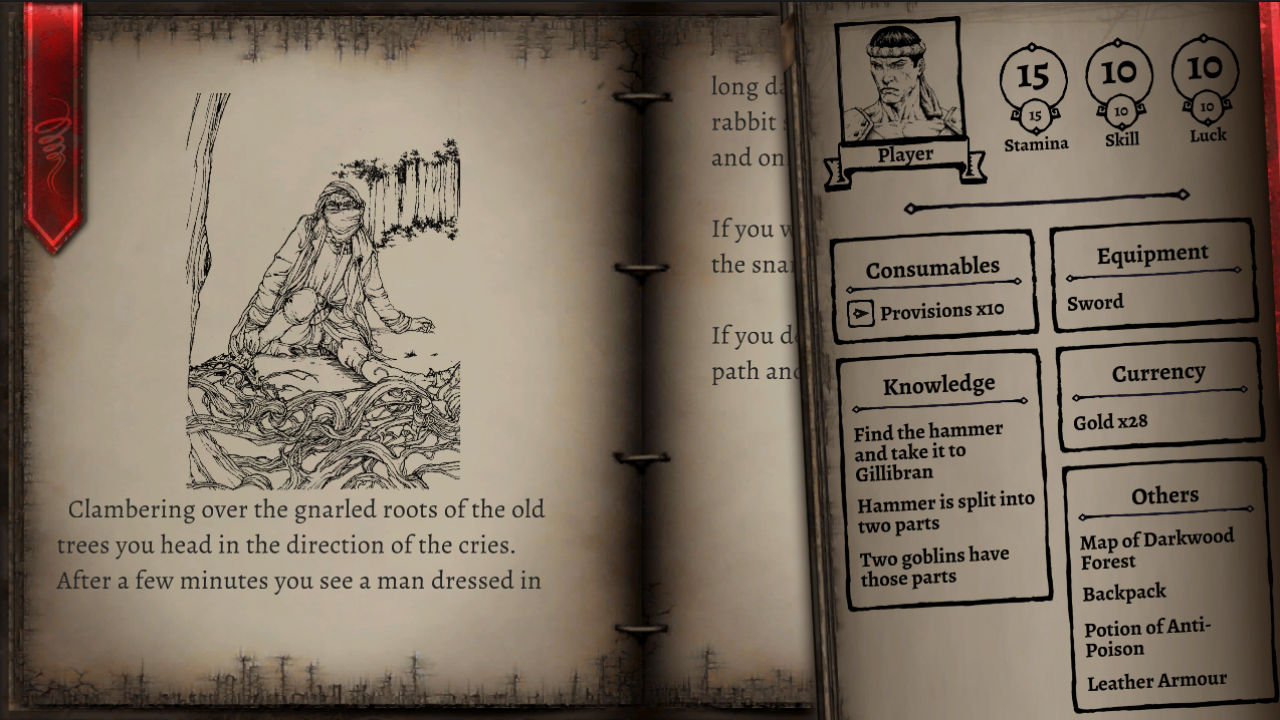Image resolution: width=1280 pixels, height=720 pixels.
Task: Click the diamond marker on the progress line
Action: coord(911,208)
